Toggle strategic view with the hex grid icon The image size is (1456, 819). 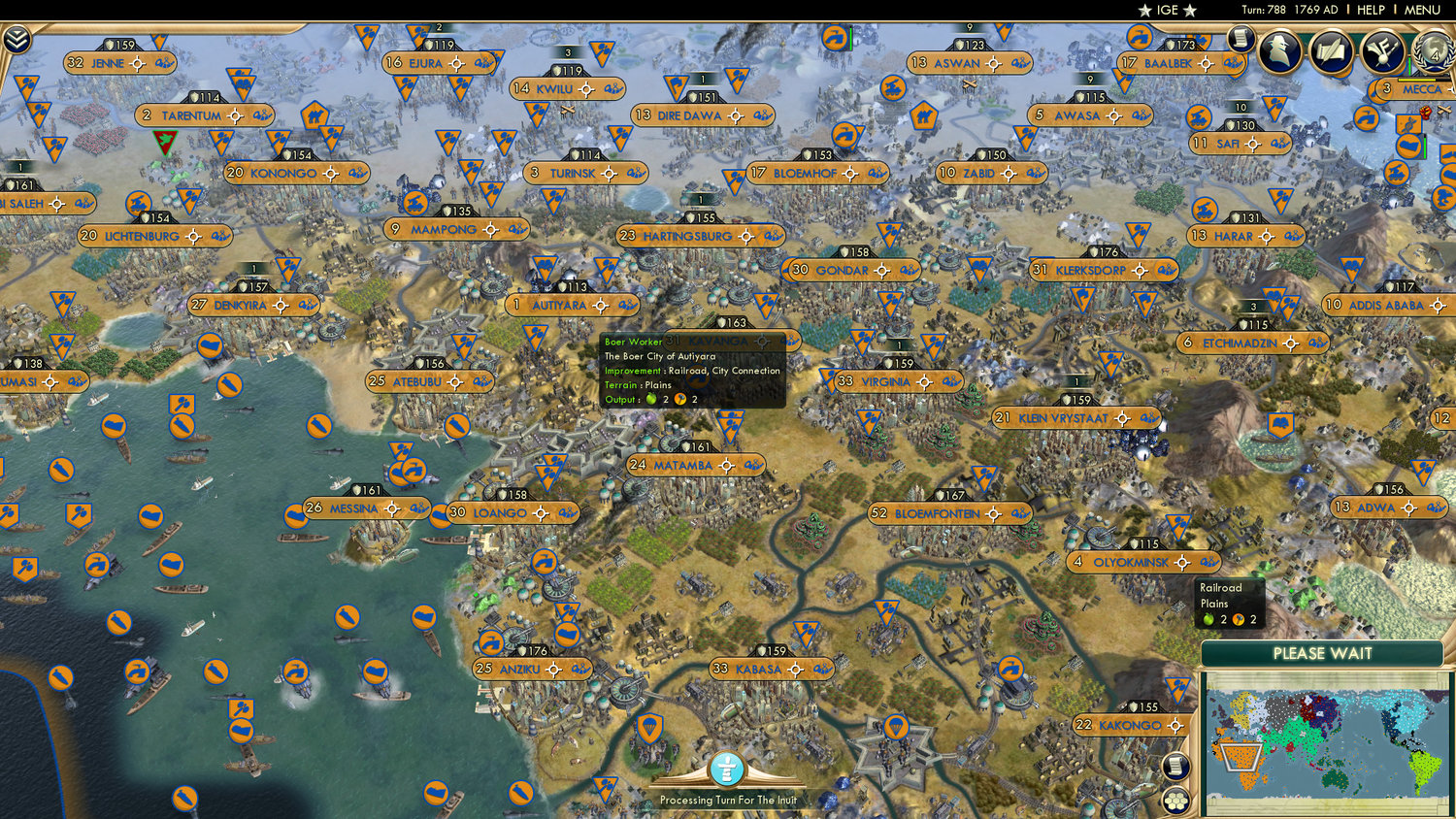tap(1177, 802)
